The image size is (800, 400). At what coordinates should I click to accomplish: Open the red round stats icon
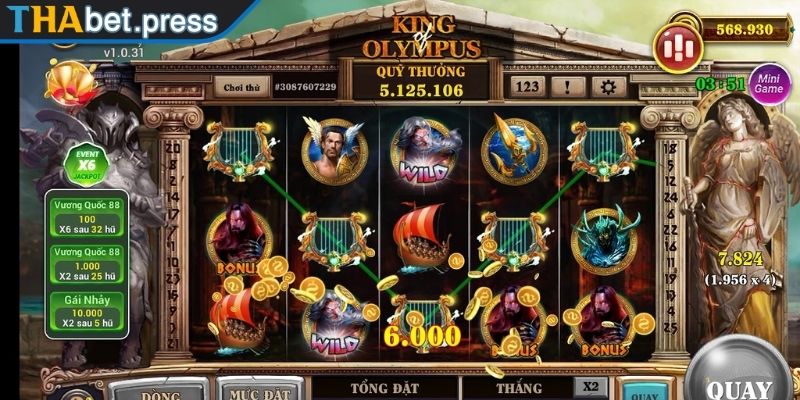click(x=677, y=46)
